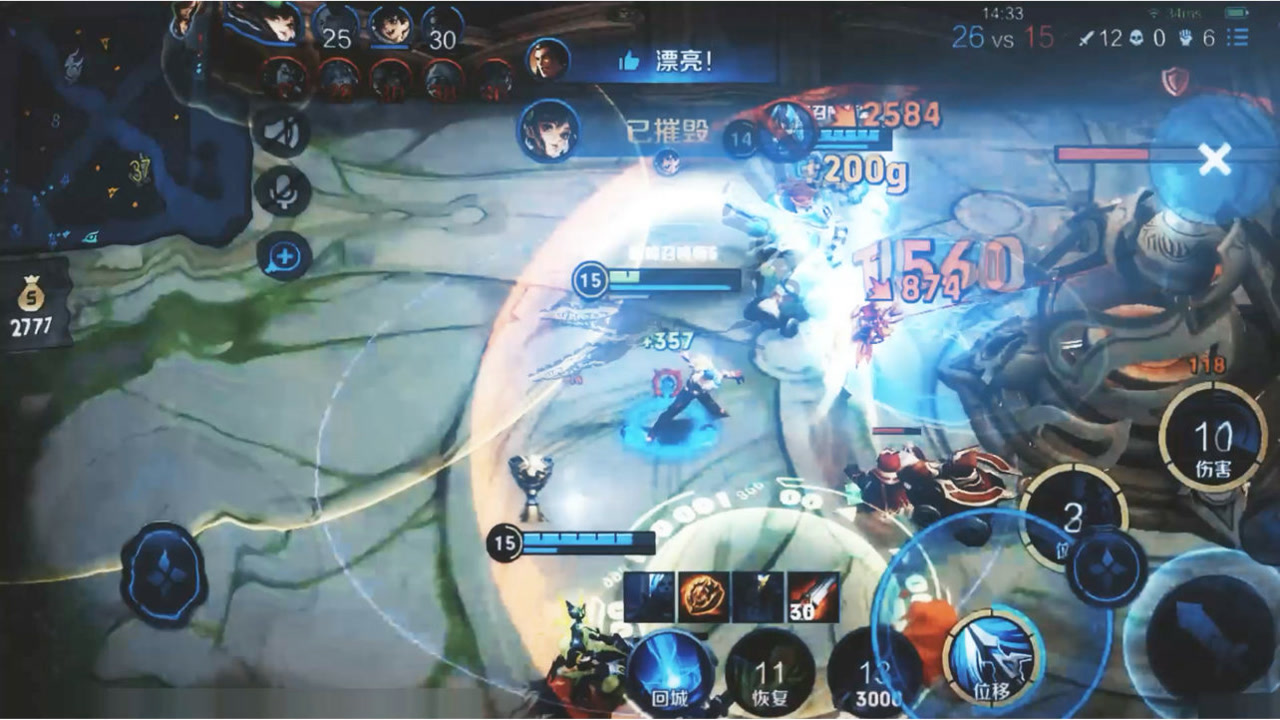The height and width of the screenshot is (720, 1280).
Task: Cancel skill cast with the white X
Action: (x=1215, y=159)
